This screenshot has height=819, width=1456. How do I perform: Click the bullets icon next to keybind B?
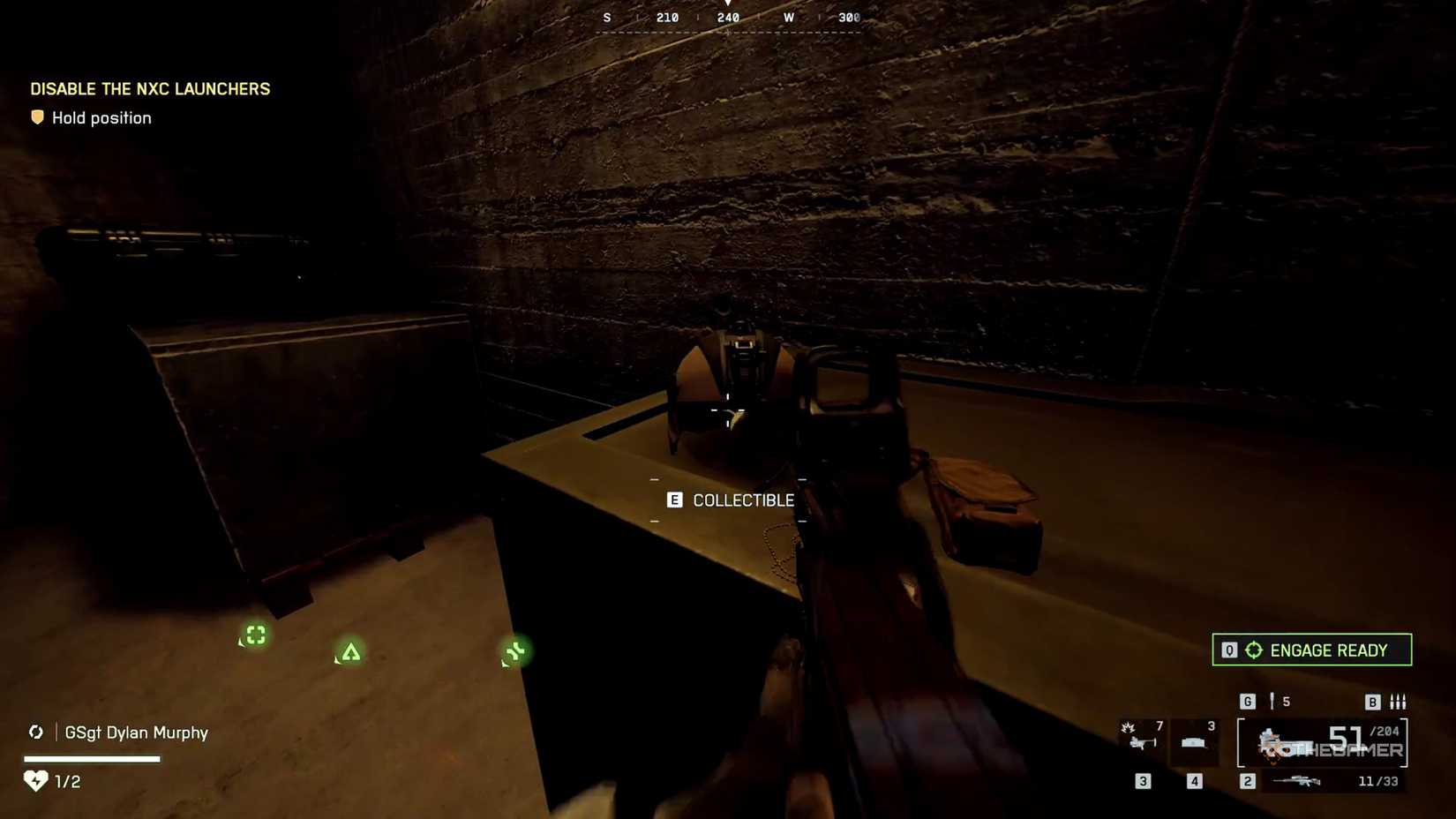1399,702
